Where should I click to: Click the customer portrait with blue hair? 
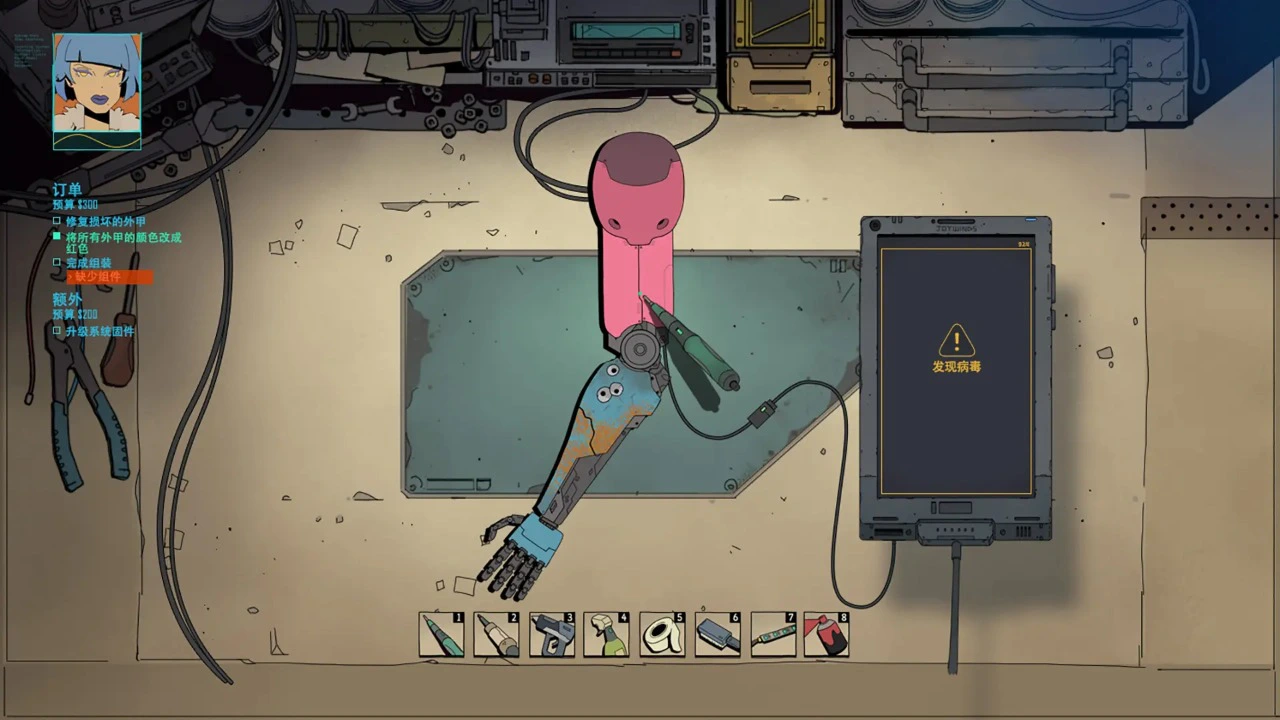coord(97,91)
